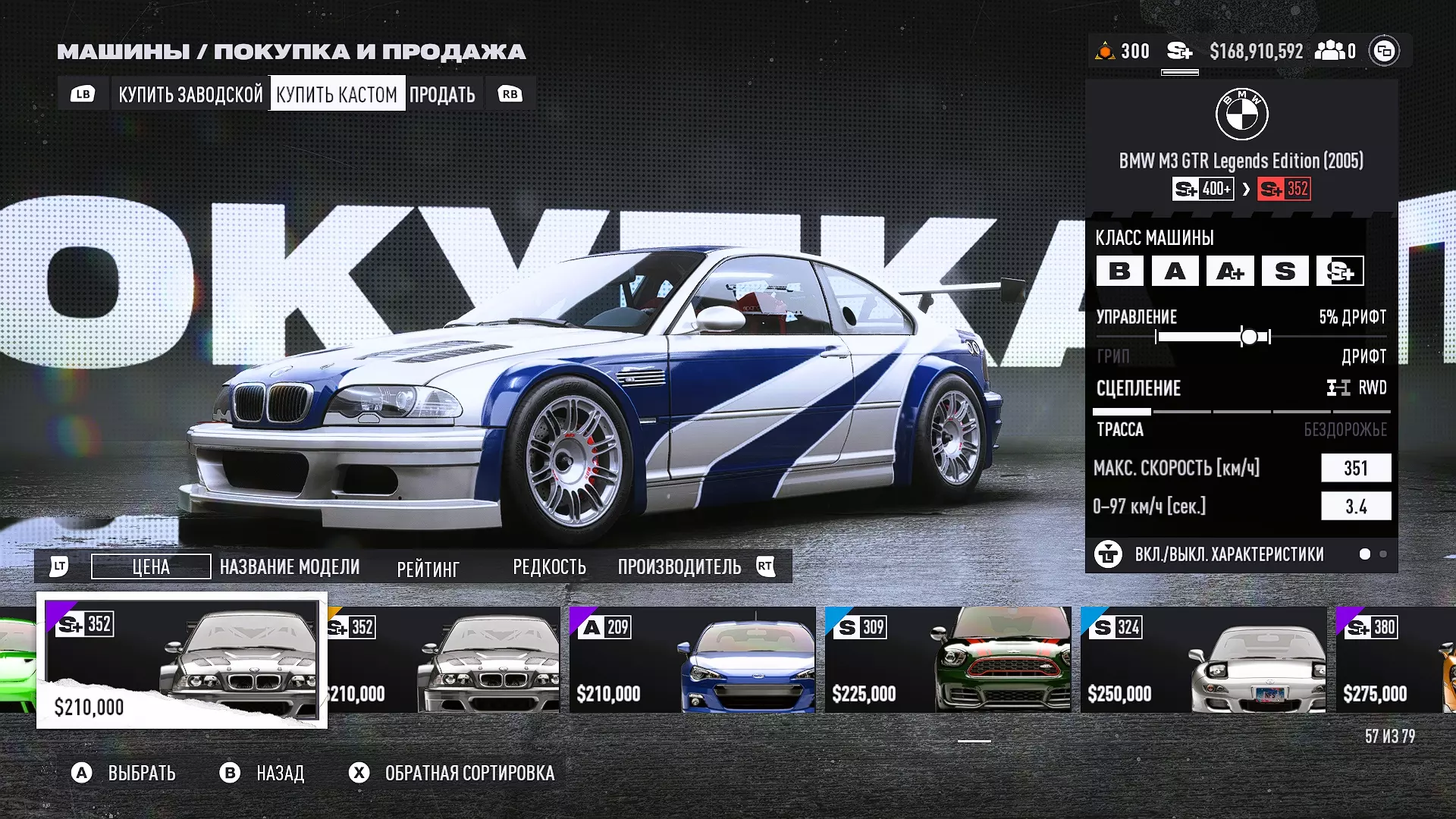Screen dimensions: 1456x819
Task: Choose the white S 324 car for $250,000
Action: [x=1203, y=659]
